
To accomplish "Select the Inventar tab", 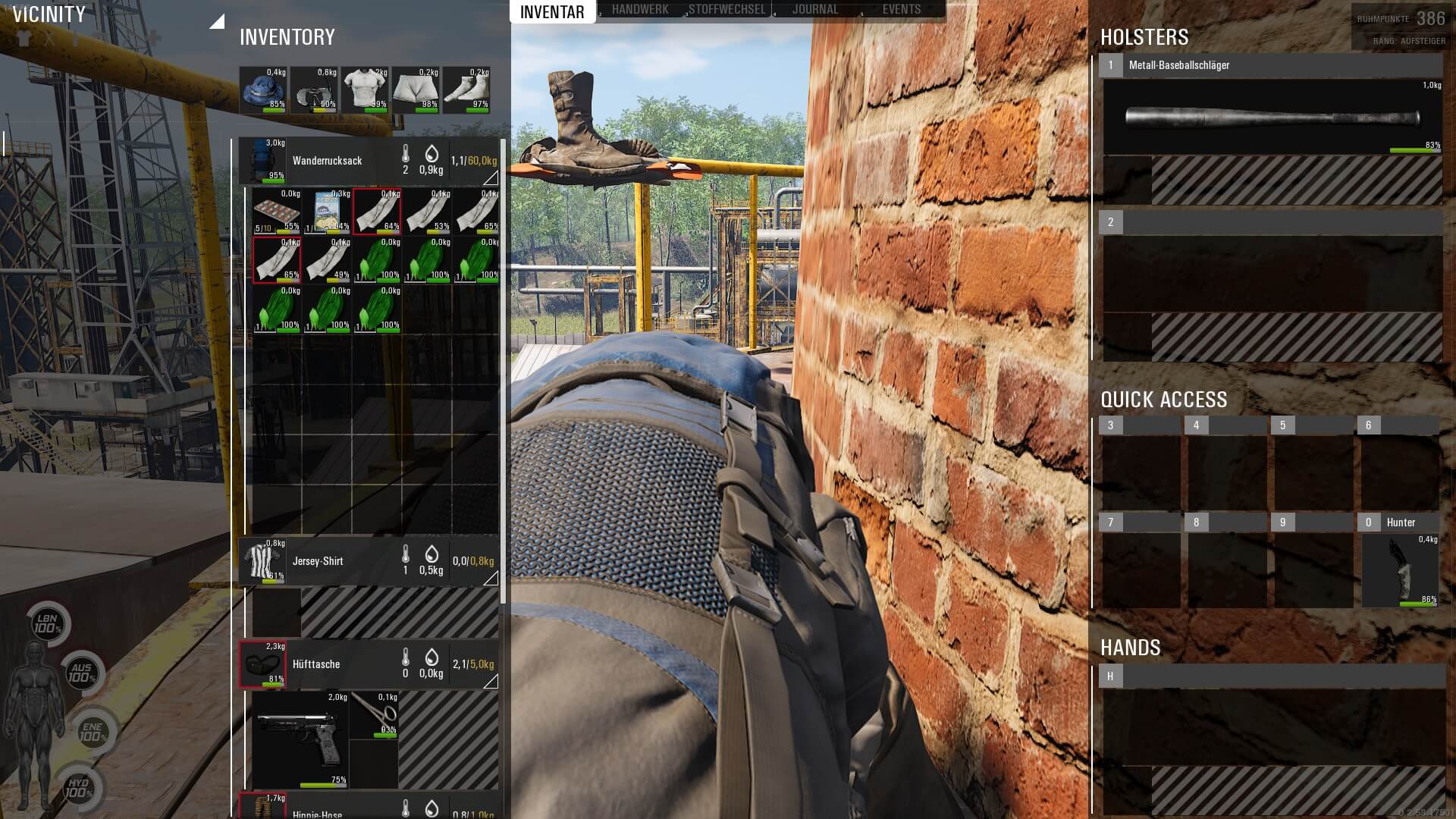I will (x=552, y=11).
